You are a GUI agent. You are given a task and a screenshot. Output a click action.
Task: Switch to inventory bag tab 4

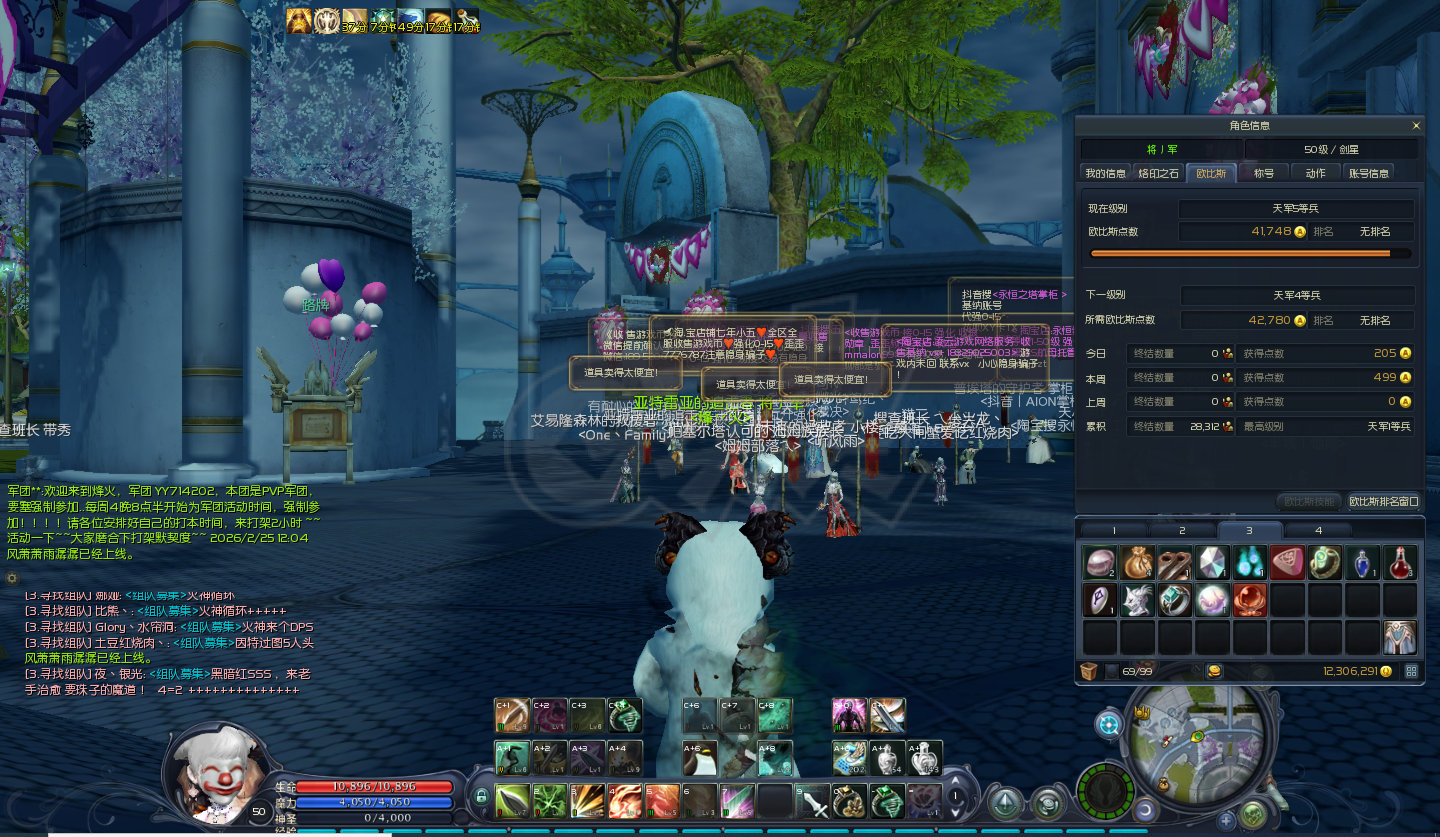tap(1318, 530)
